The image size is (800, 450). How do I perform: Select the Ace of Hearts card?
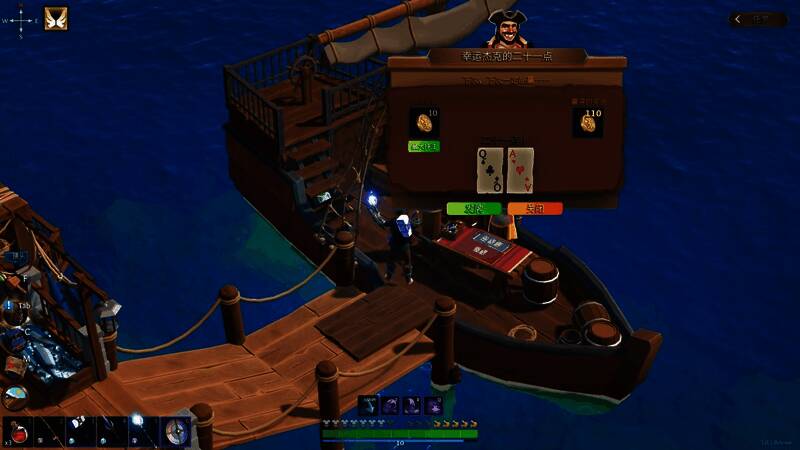point(520,170)
